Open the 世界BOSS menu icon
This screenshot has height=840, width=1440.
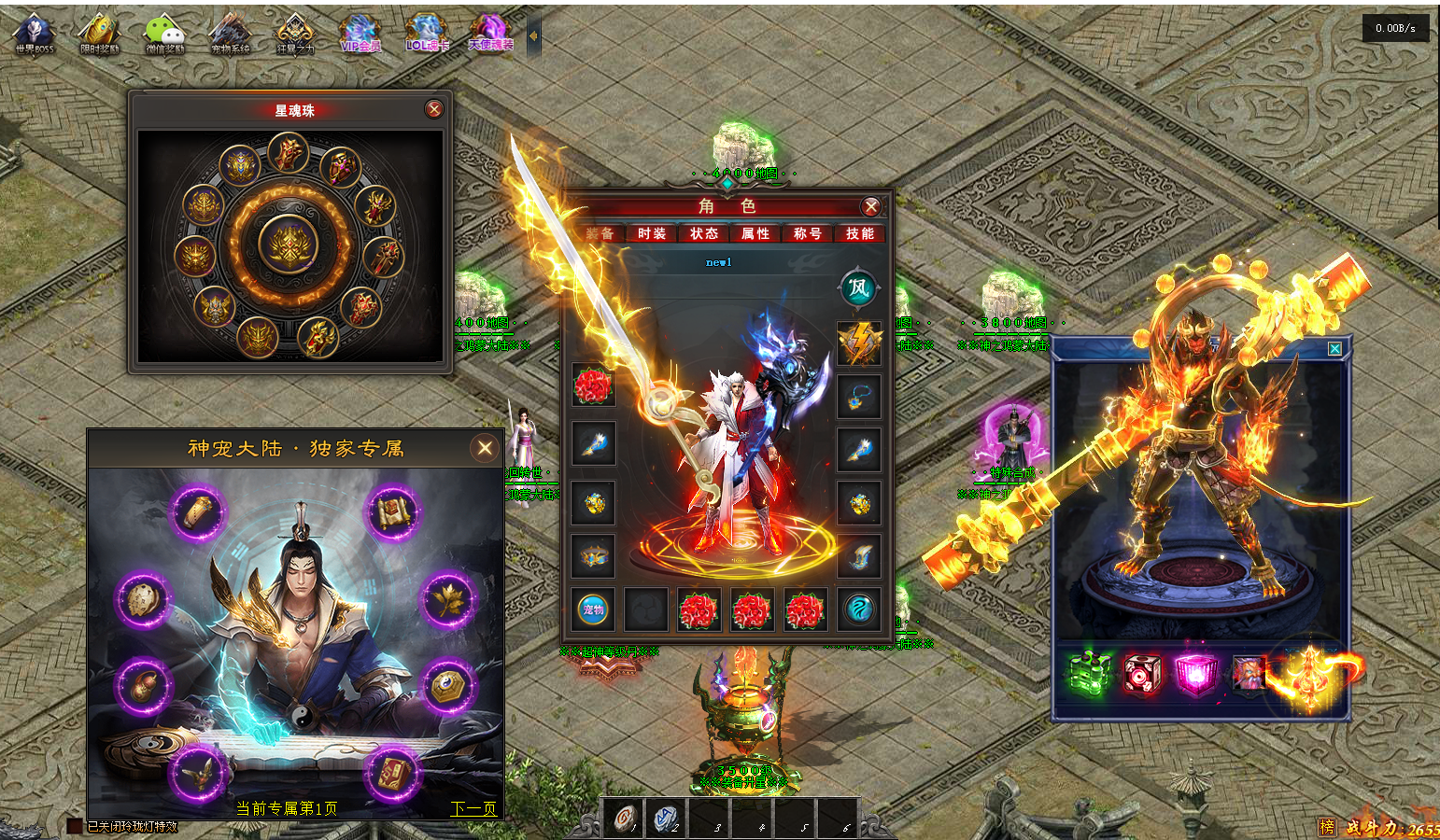[35, 34]
